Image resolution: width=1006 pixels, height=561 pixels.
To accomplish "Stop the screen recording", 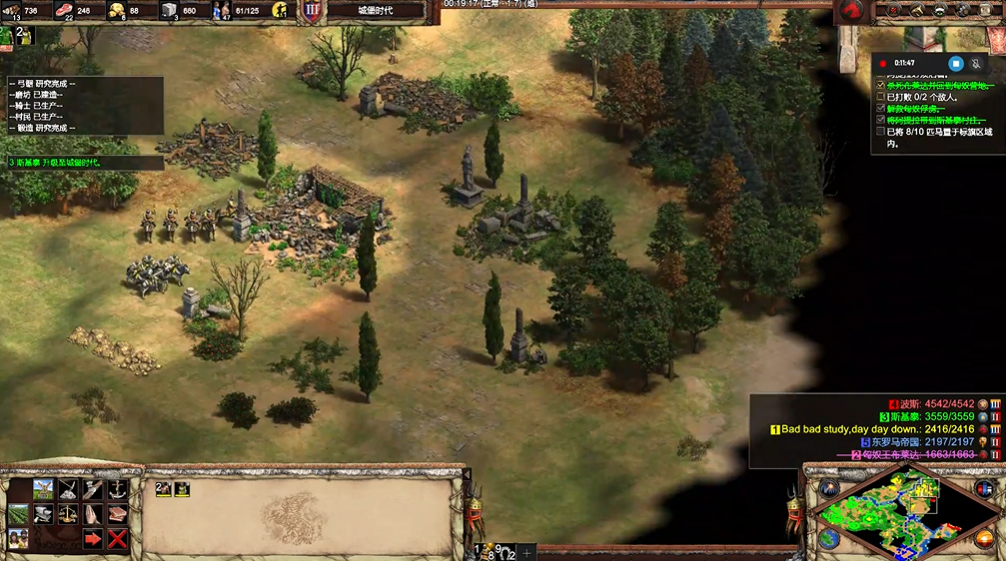I will tap(956, 63).
